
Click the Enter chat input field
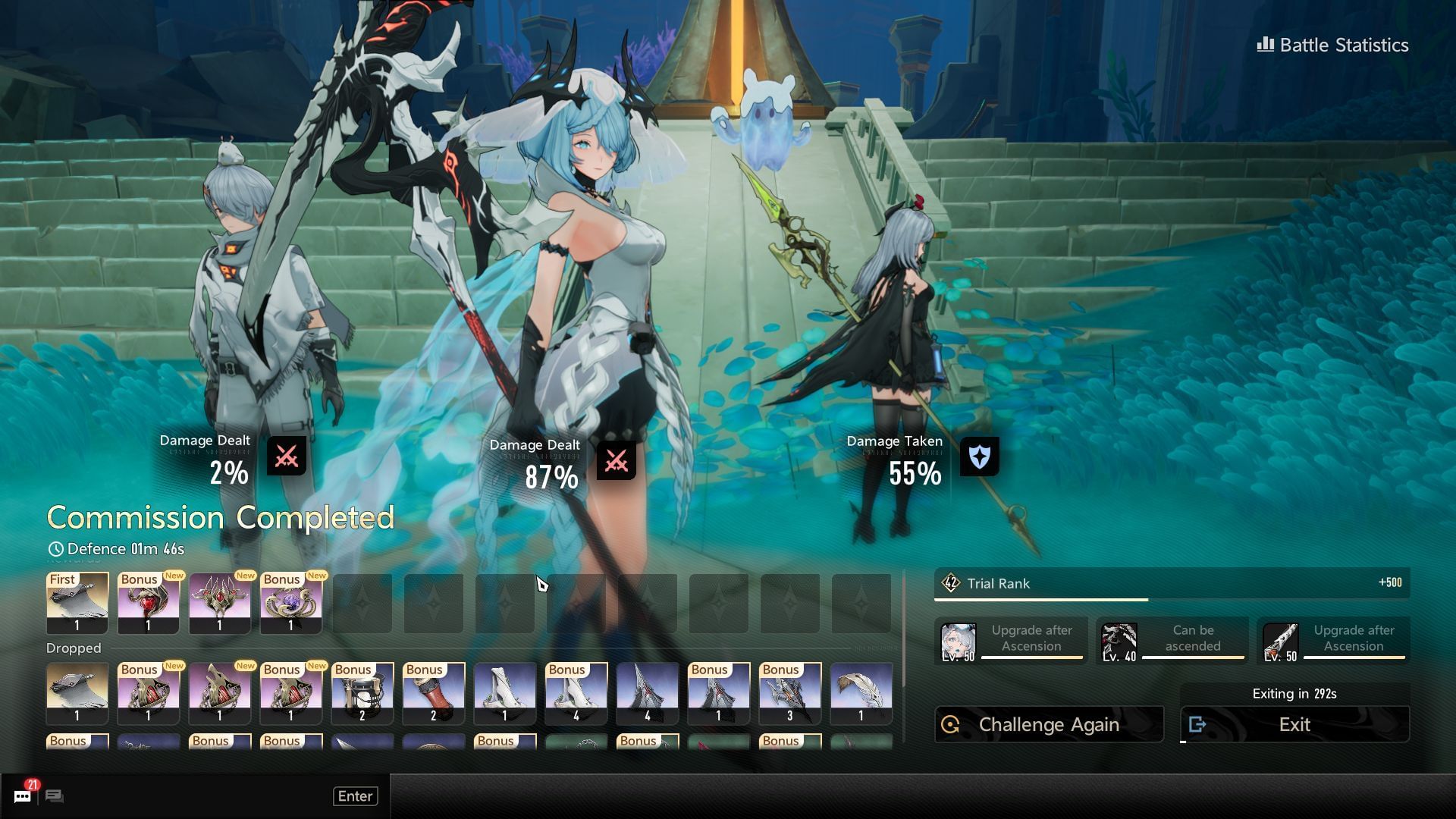point(355,795)
